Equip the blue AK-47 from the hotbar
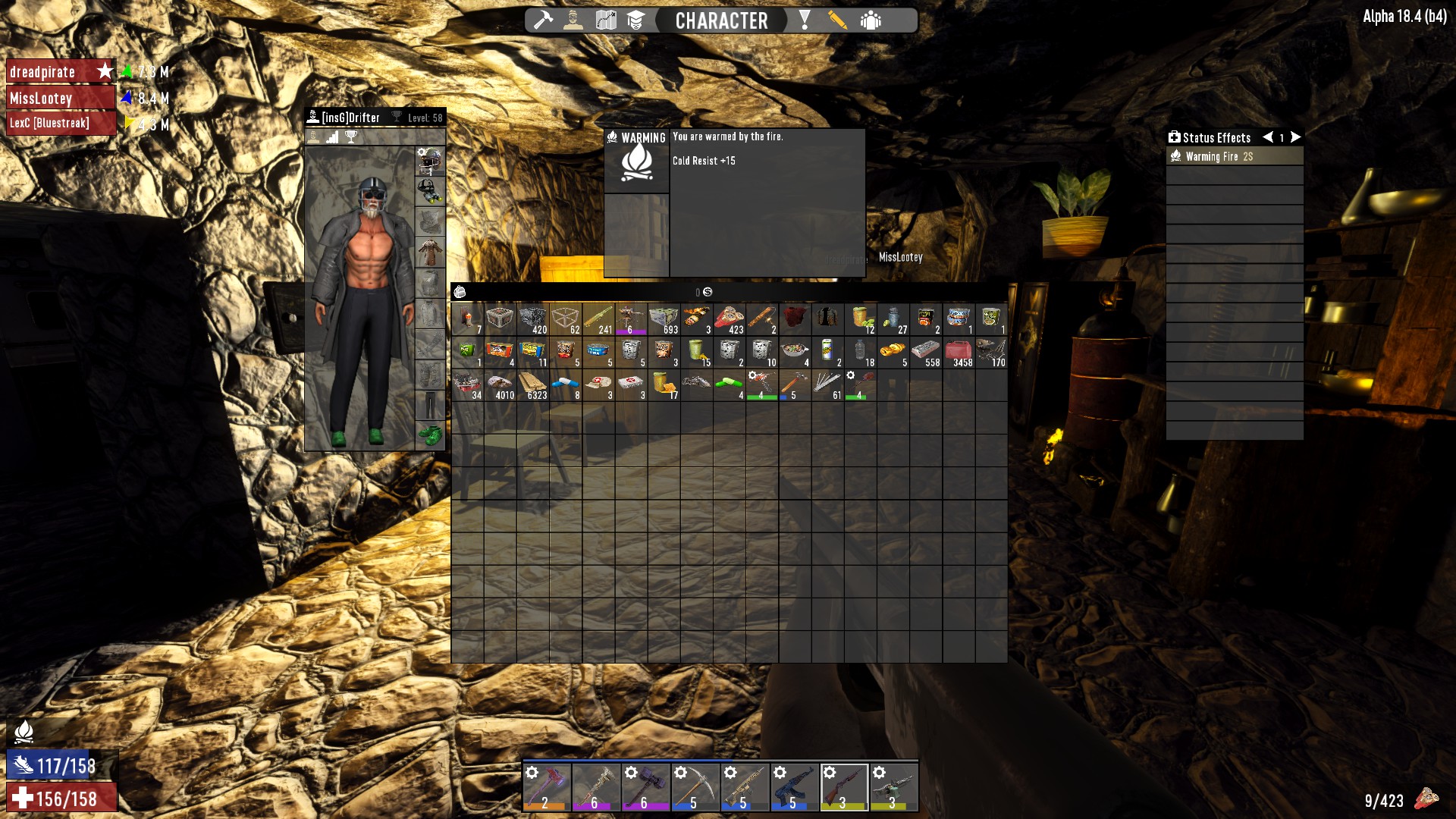The image size is (1456, 819). (x=794, y=786)
